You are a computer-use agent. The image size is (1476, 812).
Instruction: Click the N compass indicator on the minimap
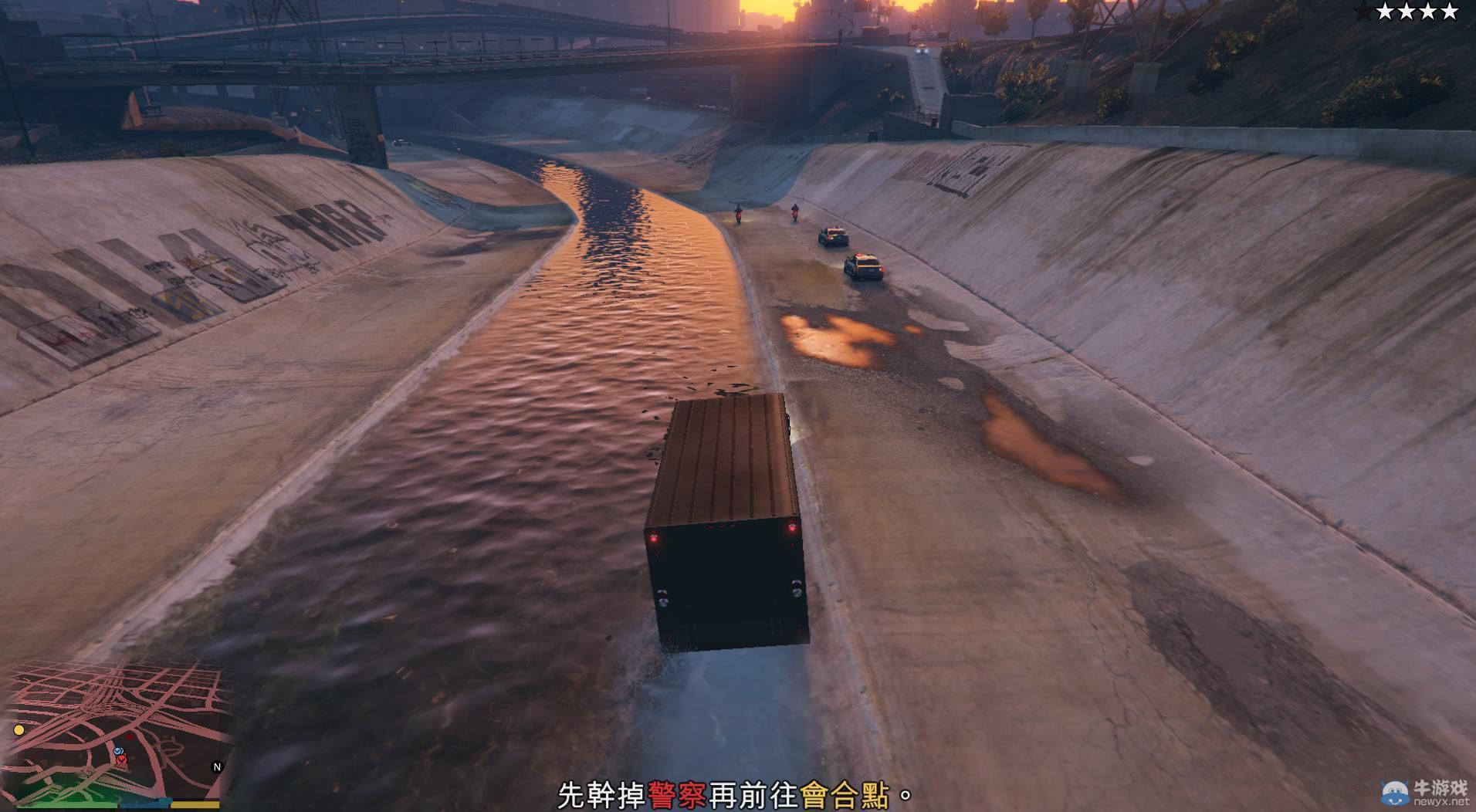(x=217, y=766)
